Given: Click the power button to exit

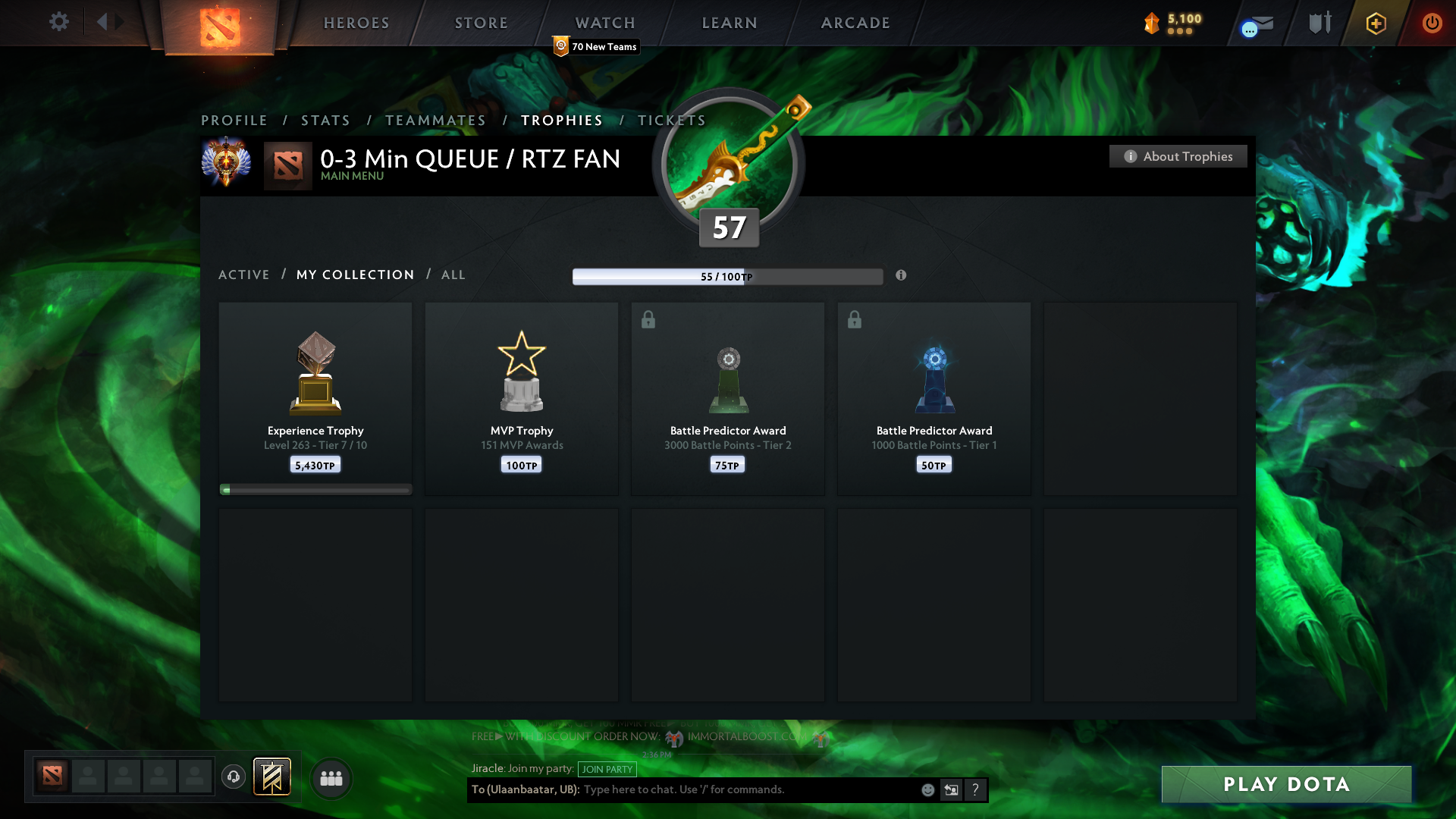Looking at the screenshot, I should pyautogui.click(x=1432, y=23).
